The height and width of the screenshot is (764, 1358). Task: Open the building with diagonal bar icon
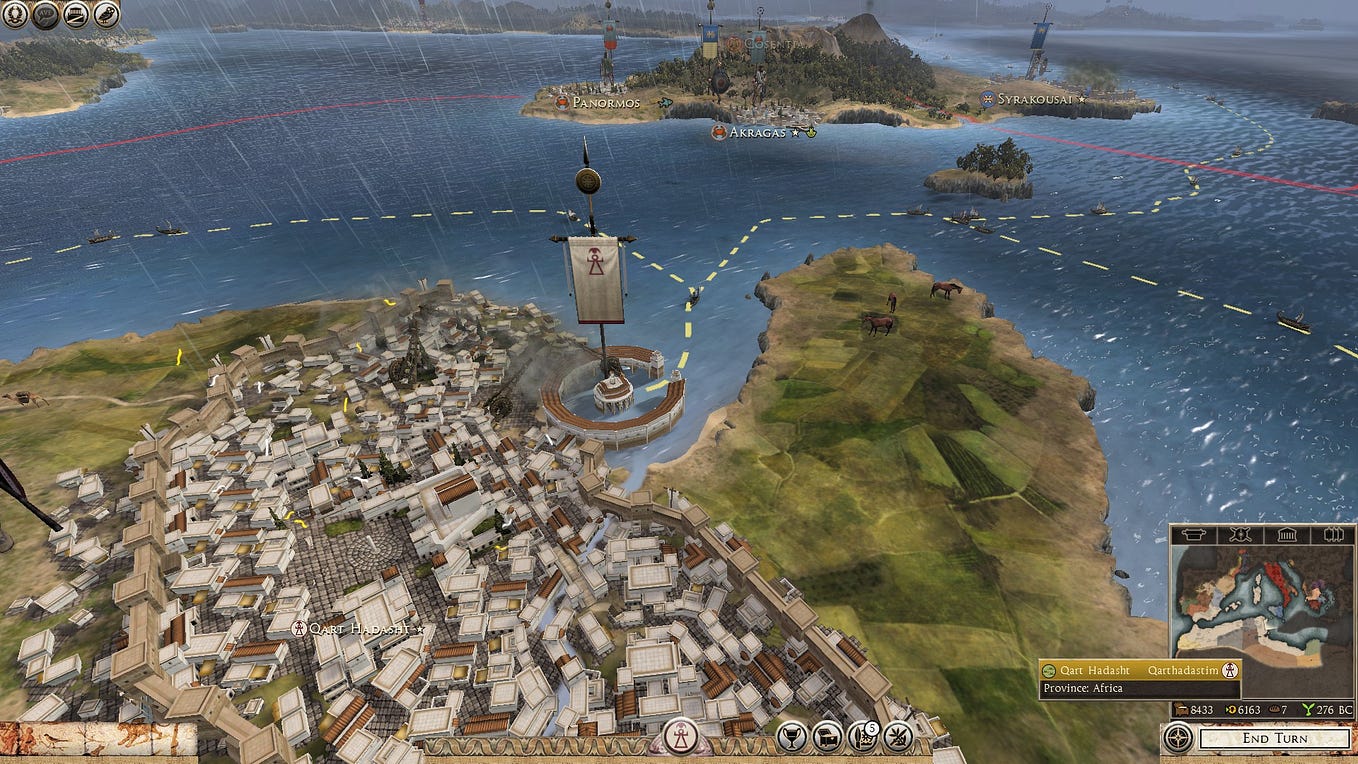[75, 15]
